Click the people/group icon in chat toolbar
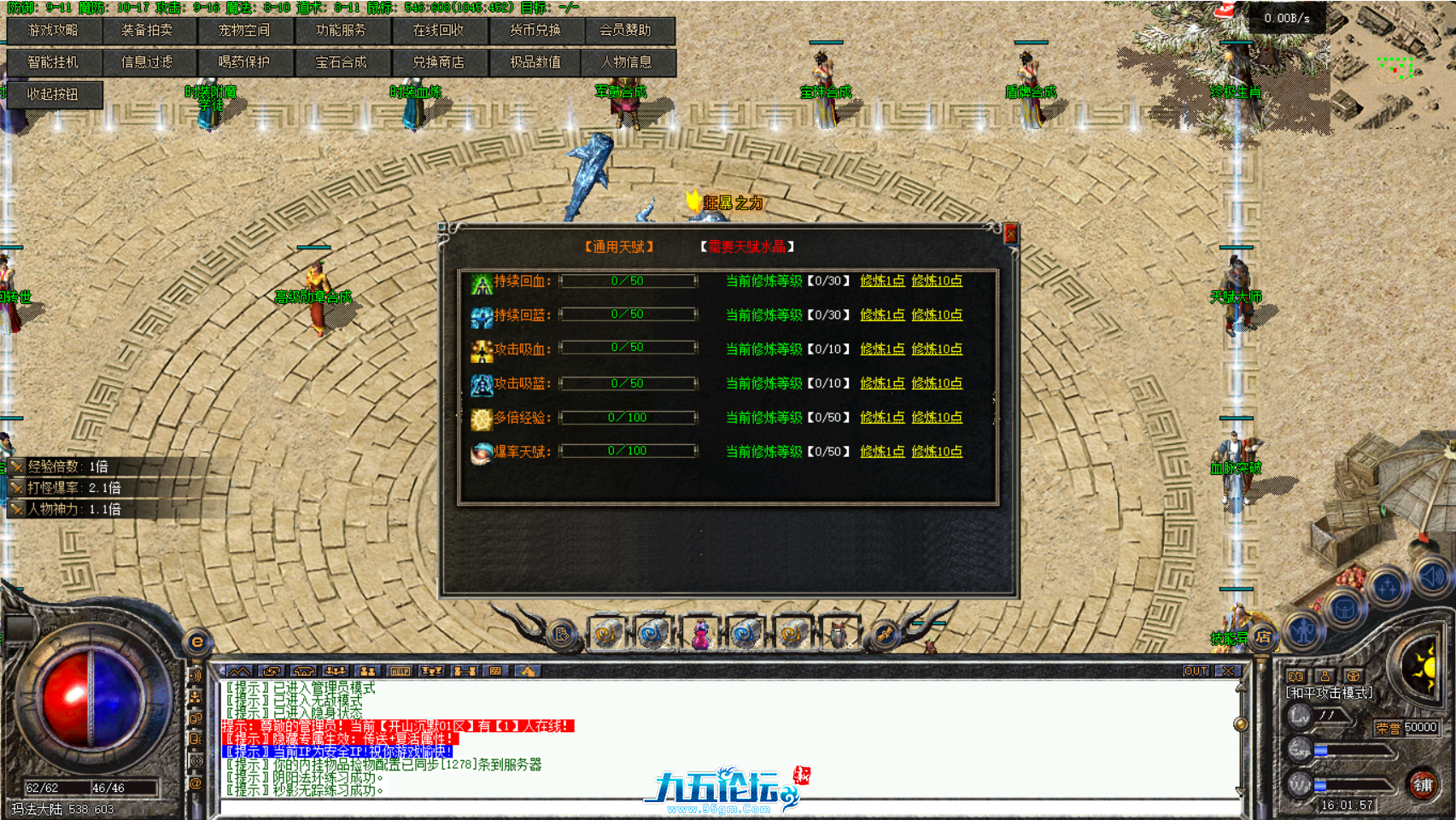This screenshot has height=820, width=1456. [x=370, y=672]
